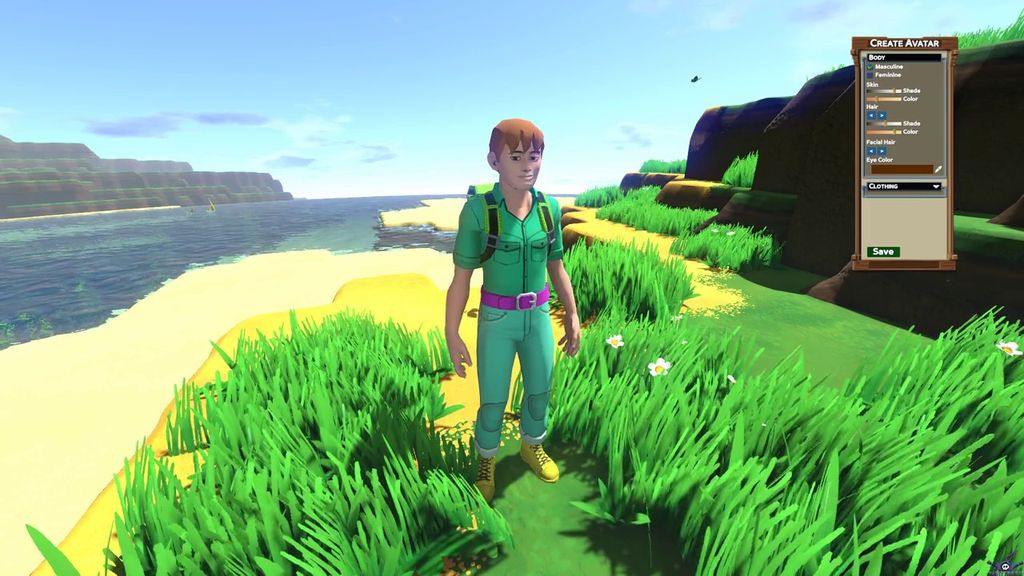Select previous Facial Hair option
The image size is (1024, 576).
pos(871,151)
